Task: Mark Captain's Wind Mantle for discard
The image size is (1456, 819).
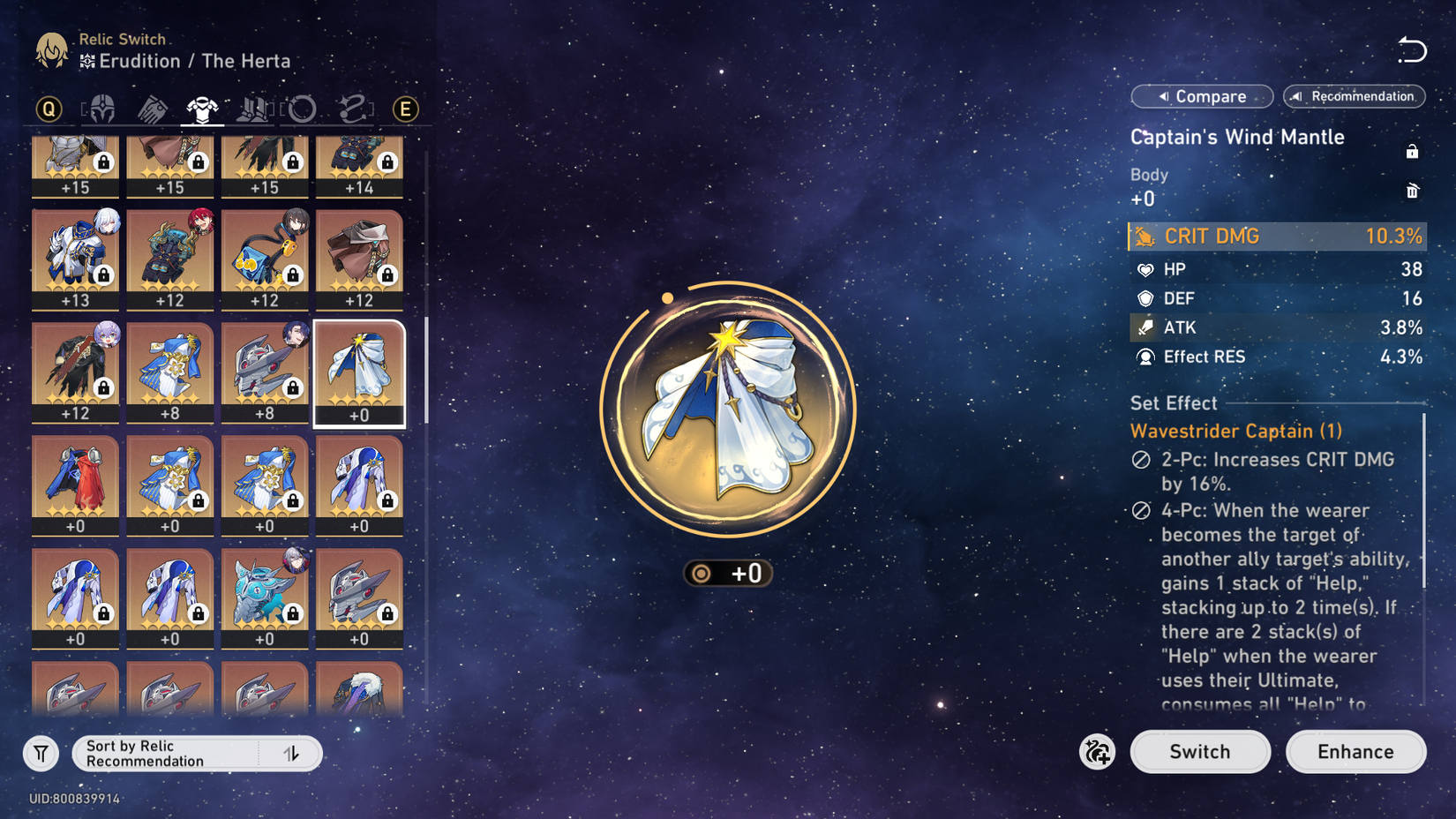Action: pos(1414,191)
